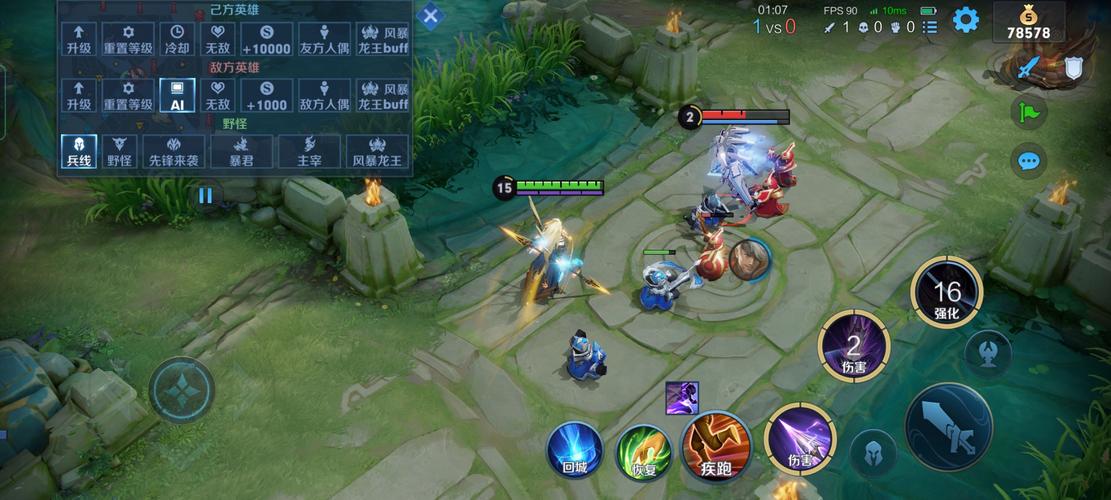
Task: Open the settings gear
Action: (965, 20)
